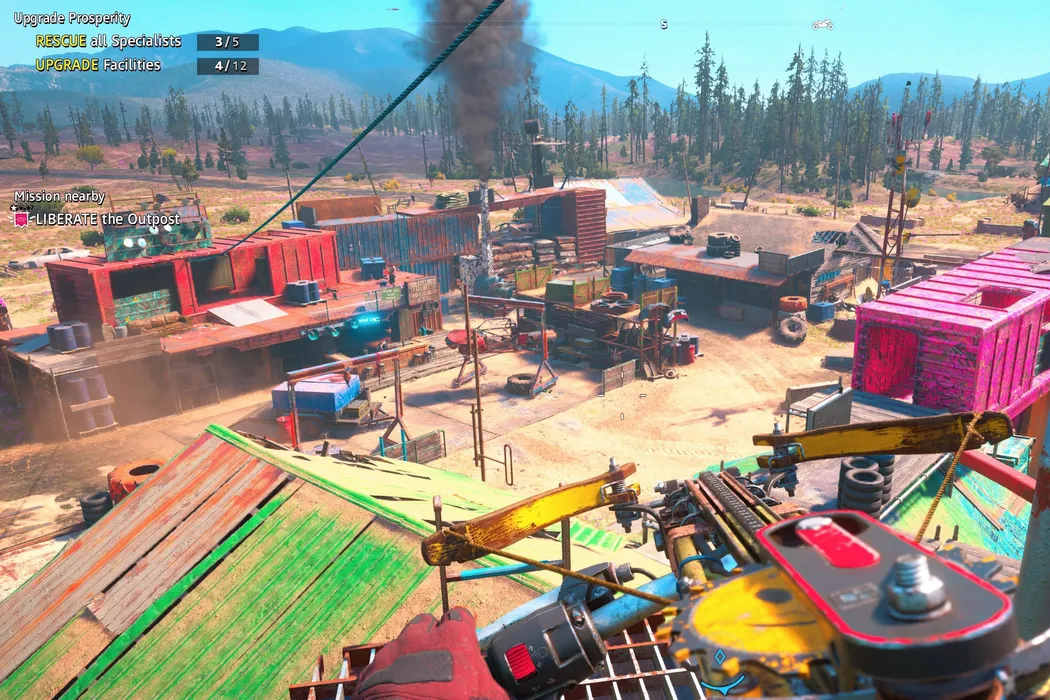
Task: Open the UPGRADE Facilities objective
Action: pos(98,65)
